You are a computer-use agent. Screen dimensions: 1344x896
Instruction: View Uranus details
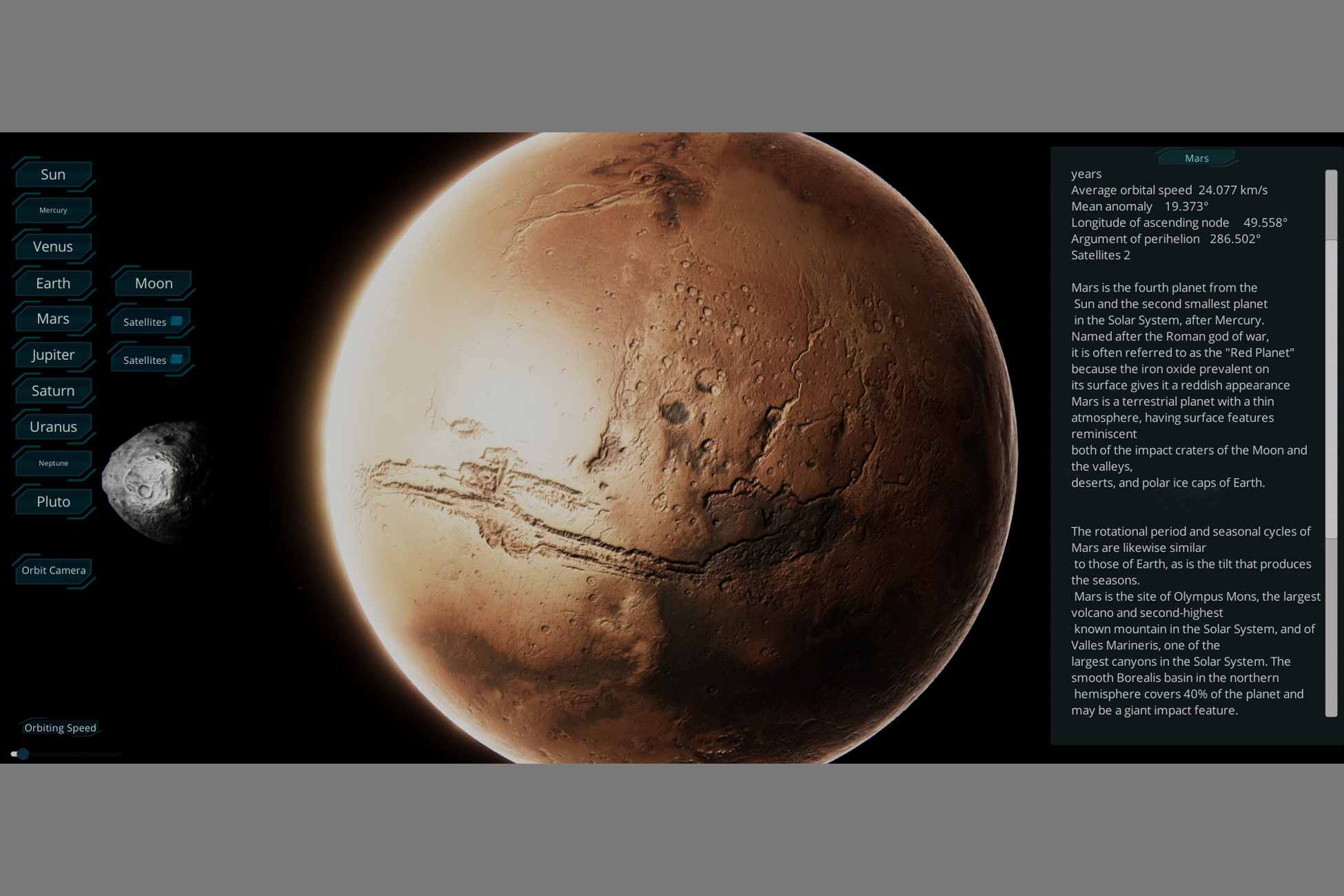[x=53, y=426]
